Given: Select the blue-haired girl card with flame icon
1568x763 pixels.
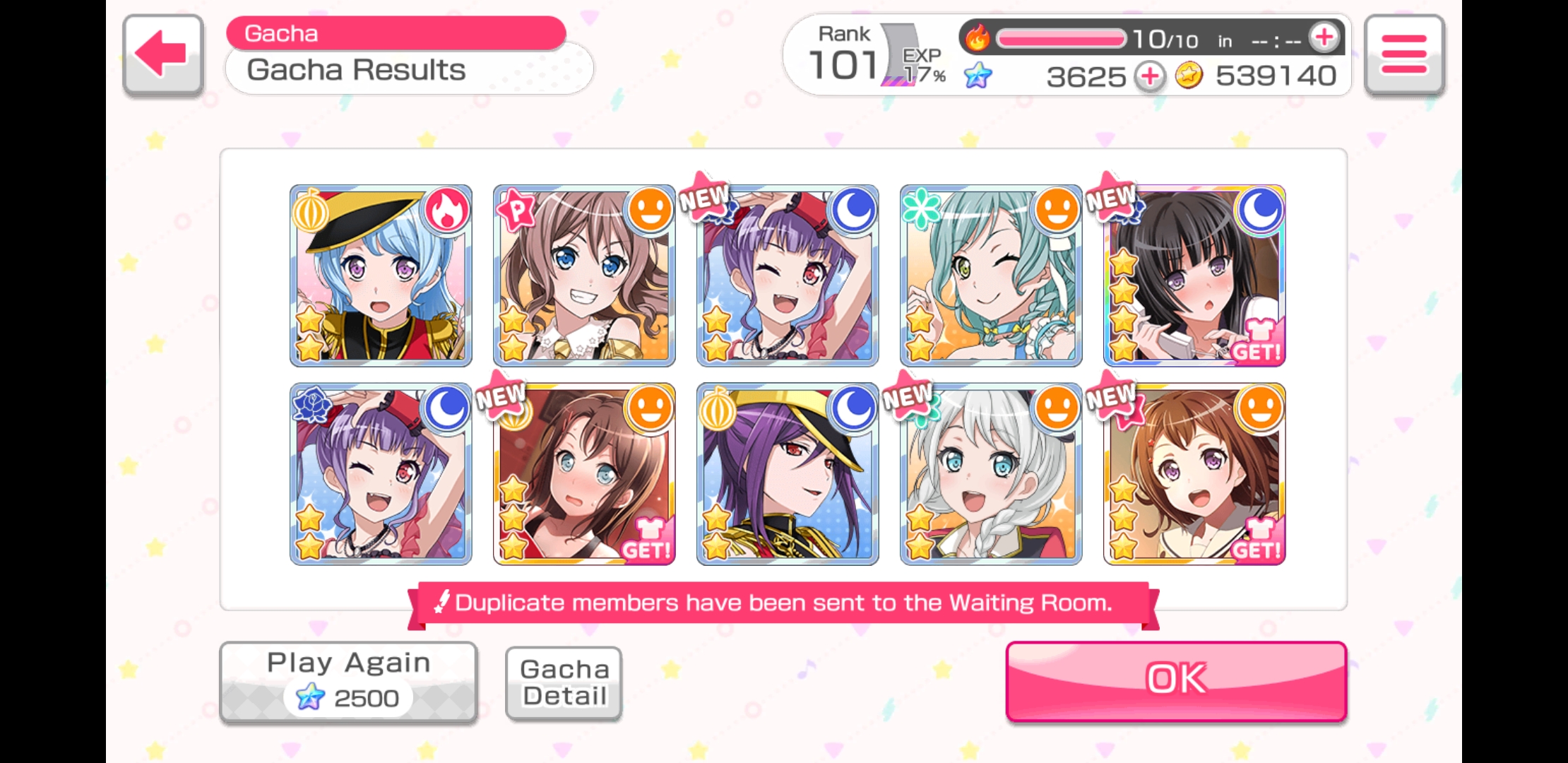Looking at the screenshot, I should pos(381,276).
